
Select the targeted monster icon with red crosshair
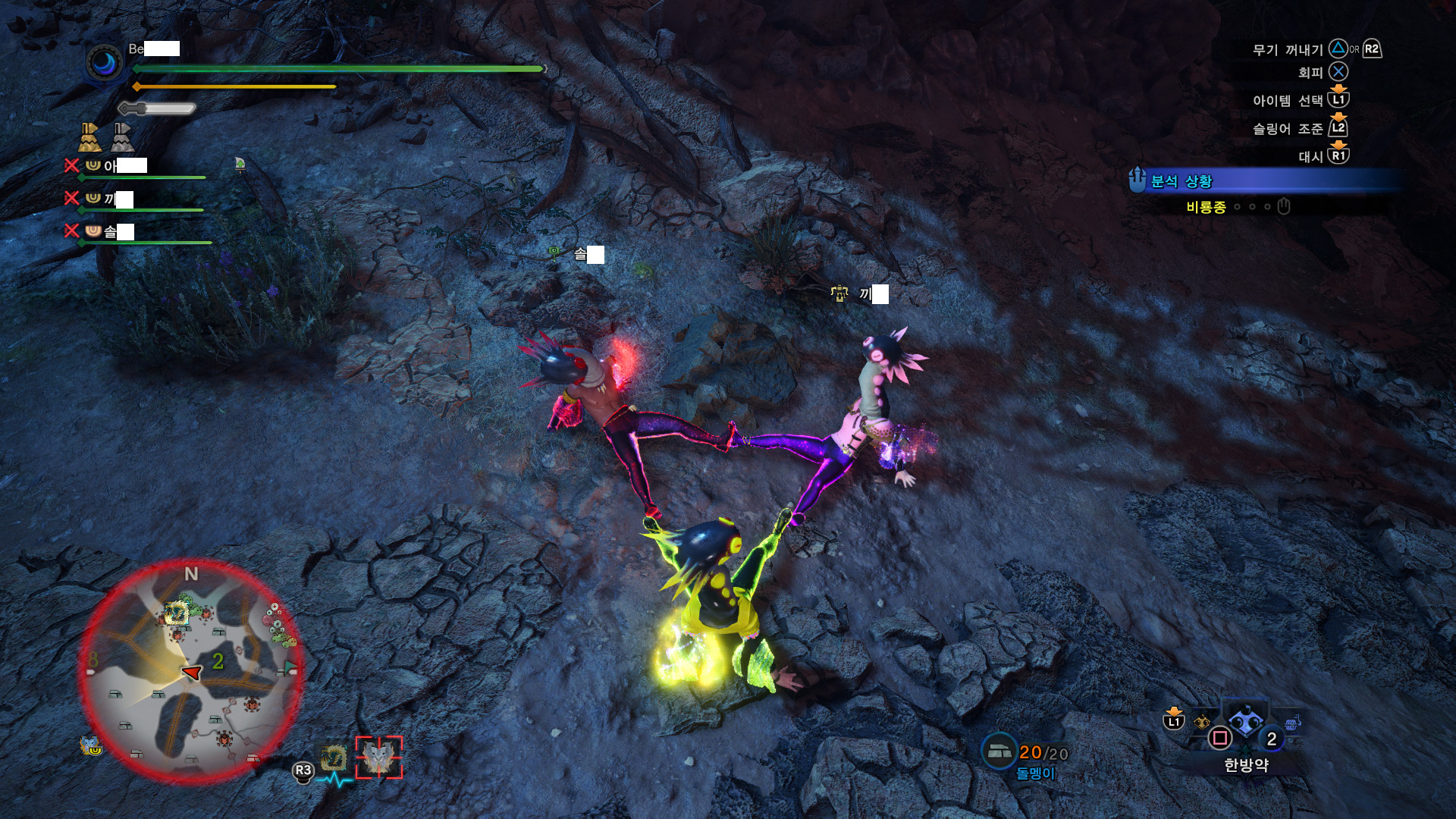point(379,757)
